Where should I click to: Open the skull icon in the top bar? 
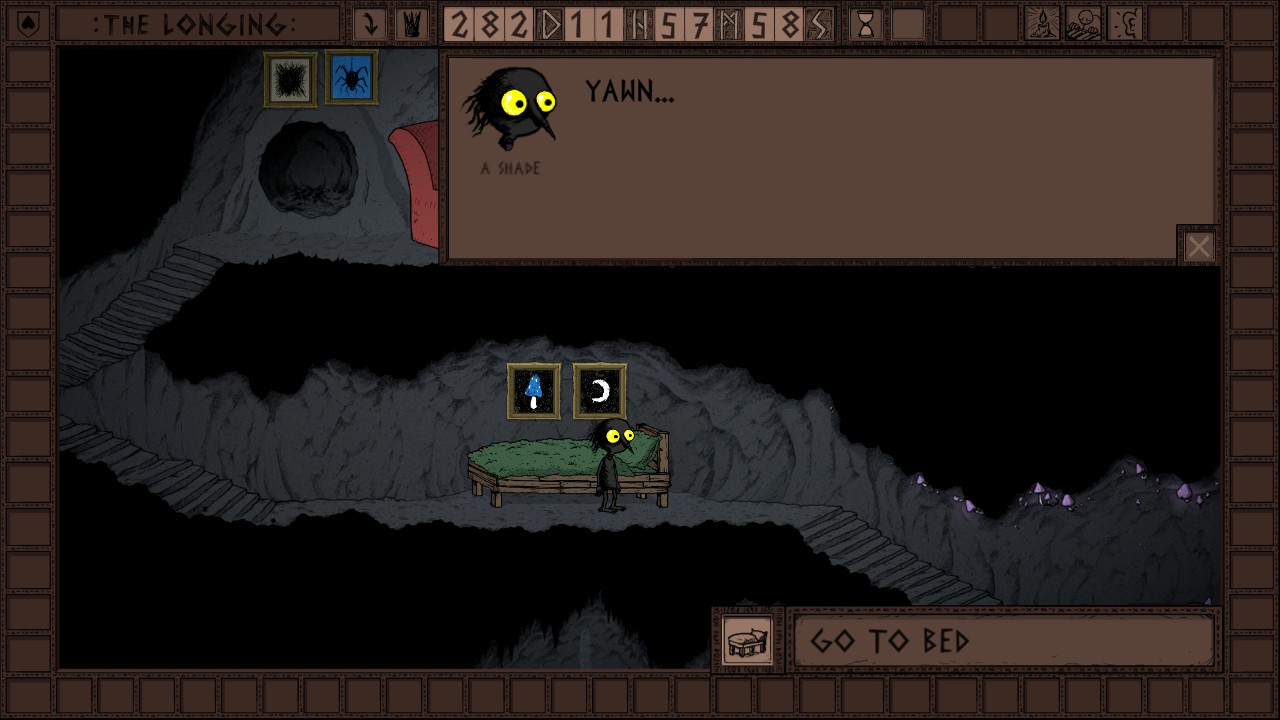1083,24
